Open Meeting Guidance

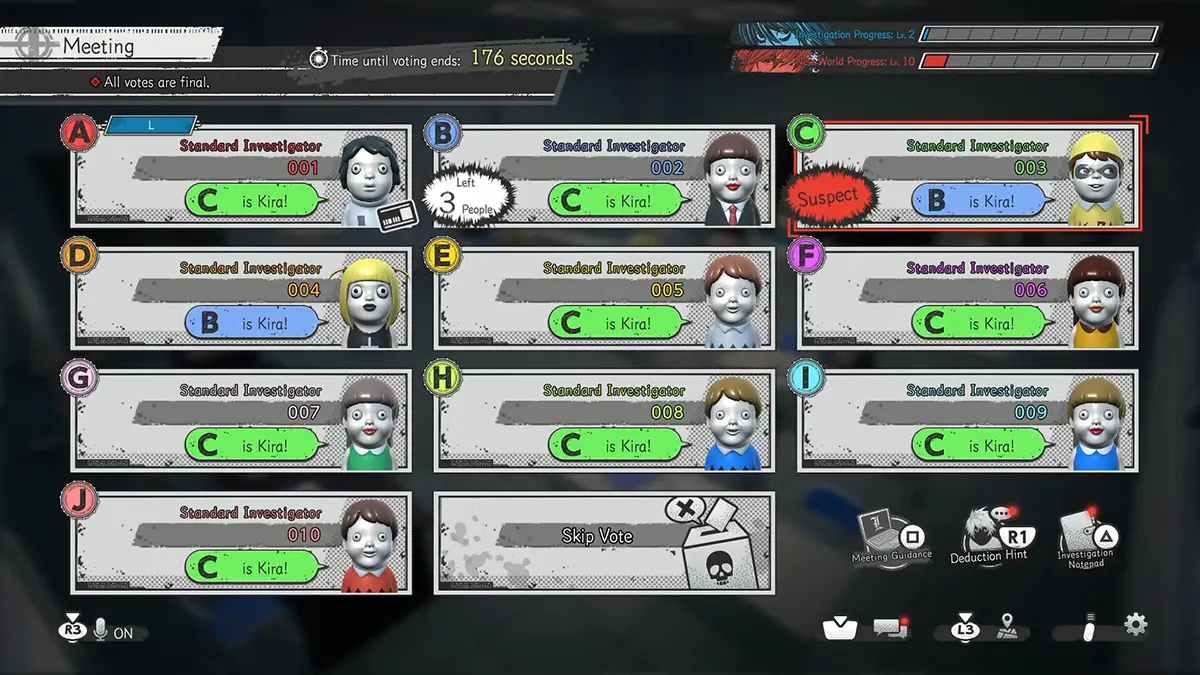[x=892, y=536]
